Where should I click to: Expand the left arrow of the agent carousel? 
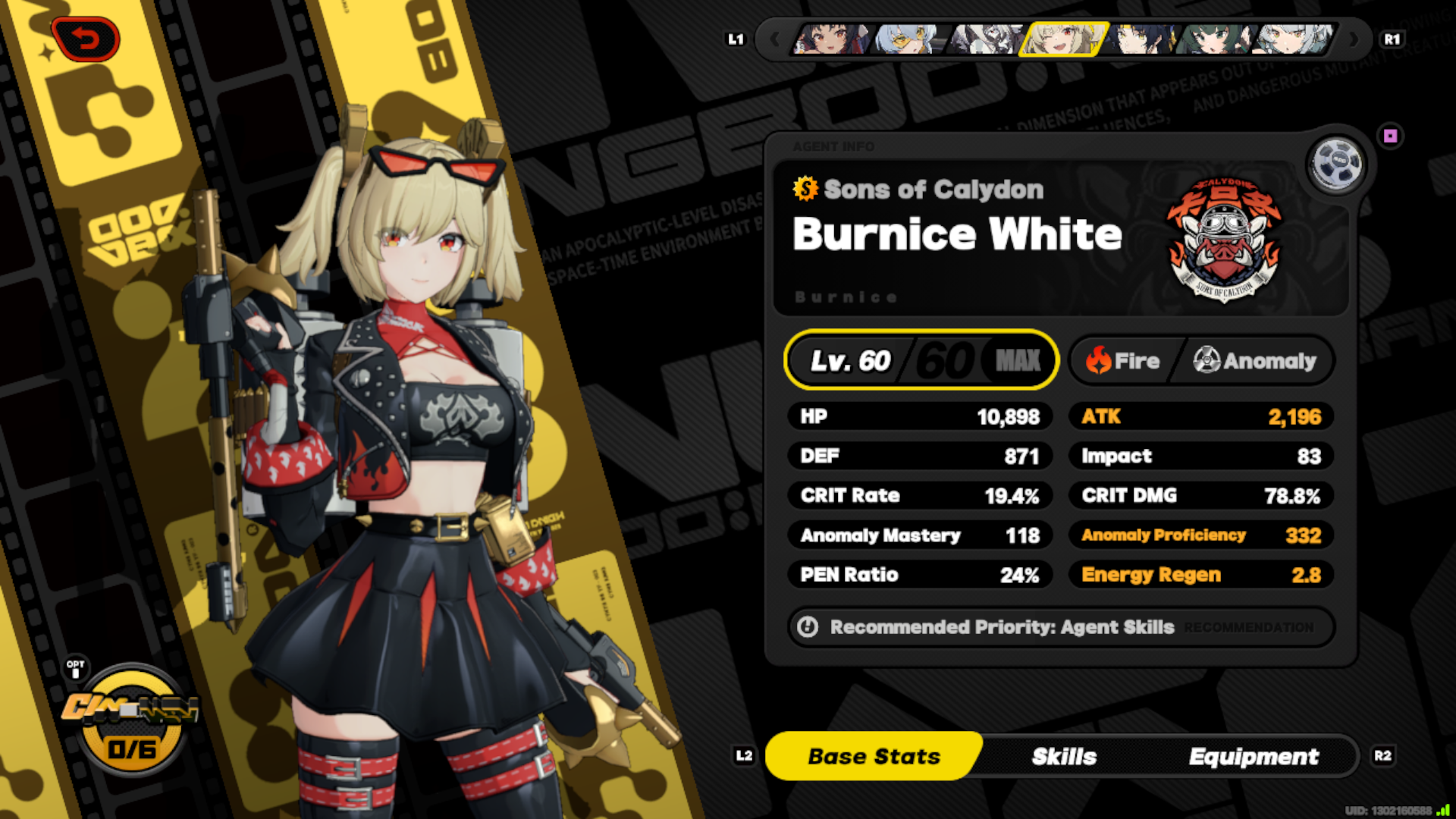coord(777,39)
